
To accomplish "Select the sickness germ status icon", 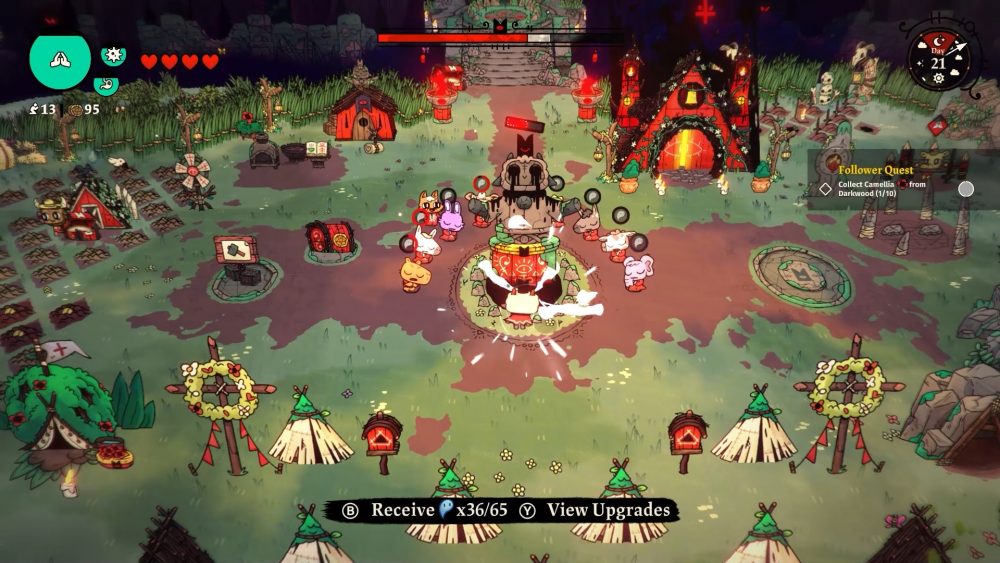I will 113,56.
